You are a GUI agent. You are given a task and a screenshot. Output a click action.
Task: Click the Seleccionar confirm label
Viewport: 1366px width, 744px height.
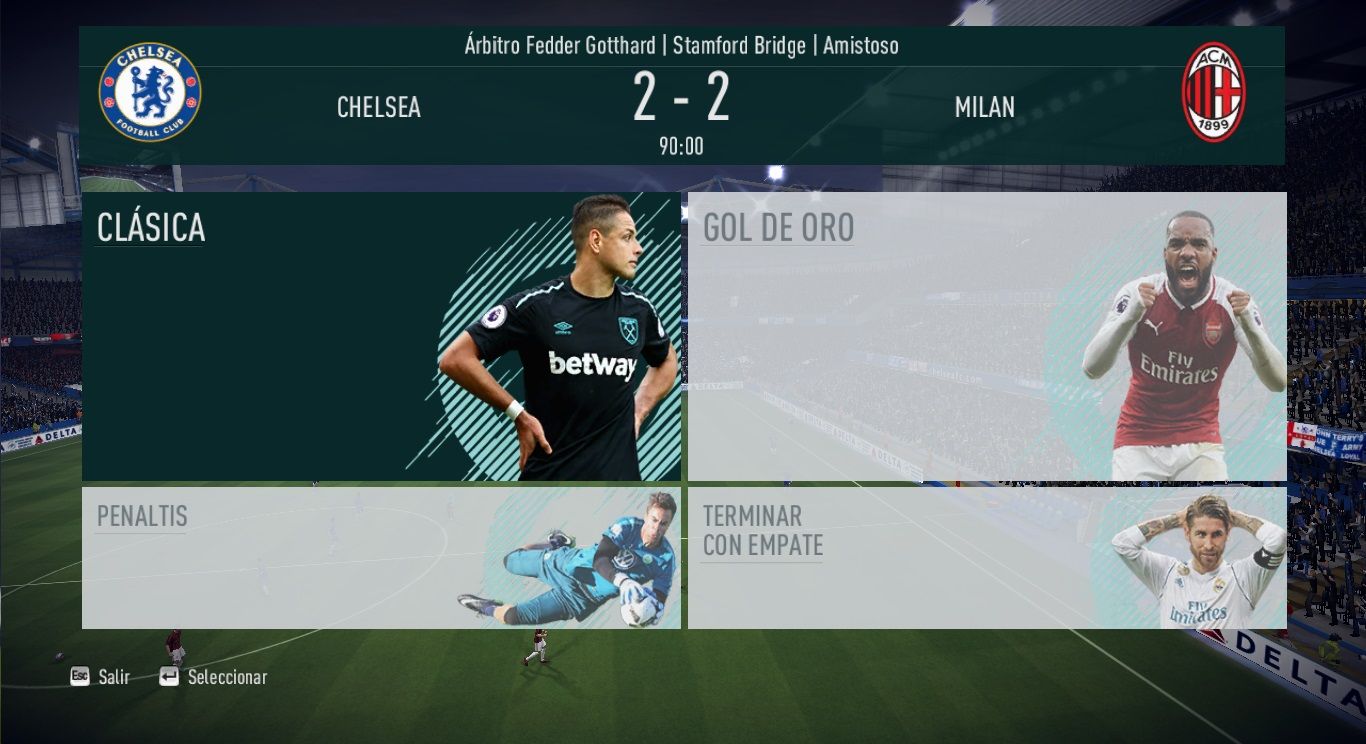point(227,677)
